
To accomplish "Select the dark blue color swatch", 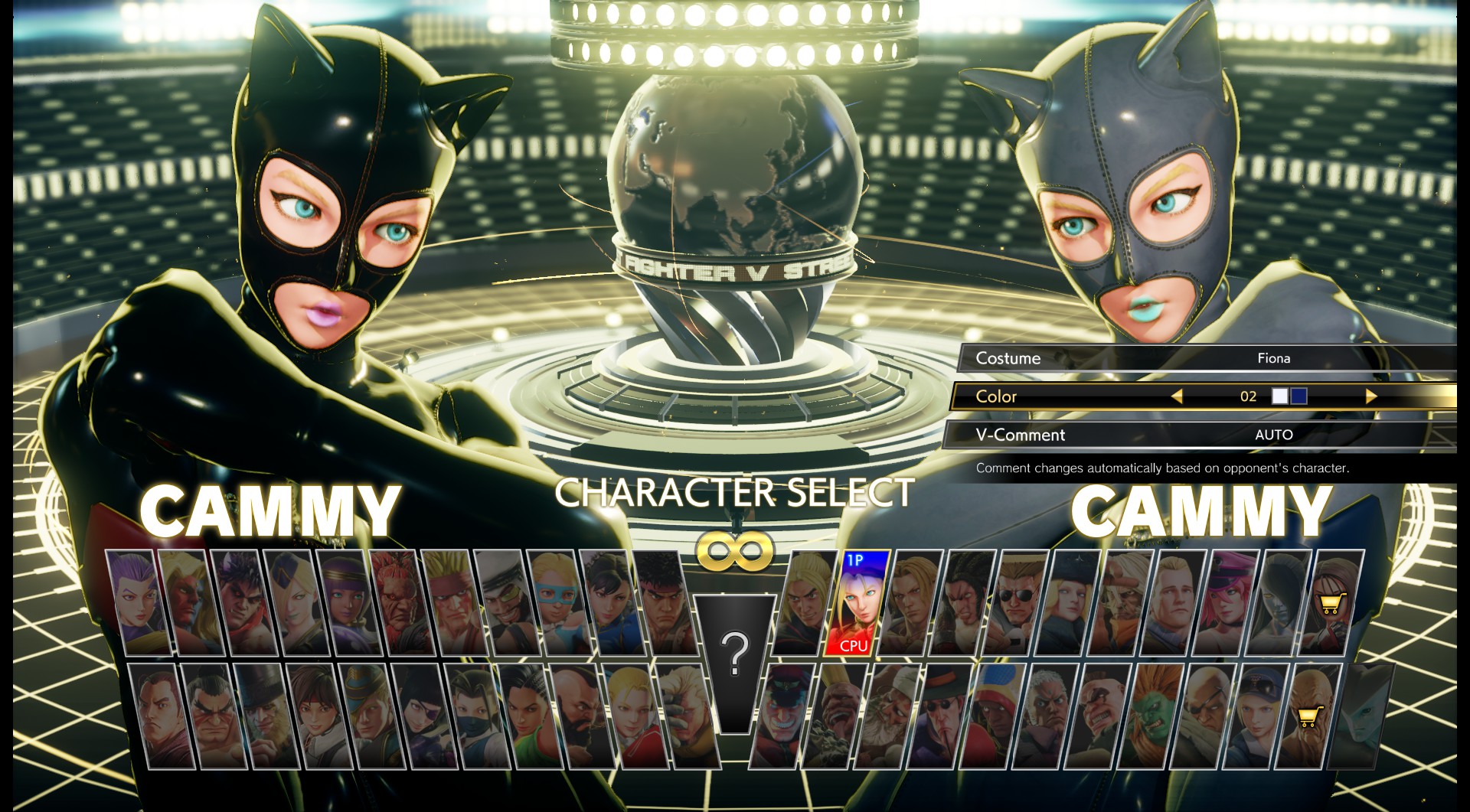I will (x=1298, y=396).
